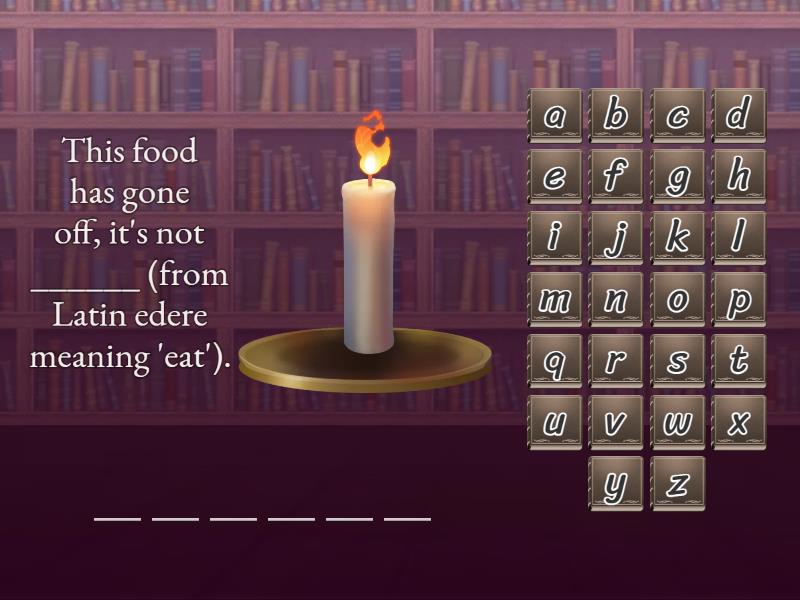Pick the letter 't' tile

point(739,361)
